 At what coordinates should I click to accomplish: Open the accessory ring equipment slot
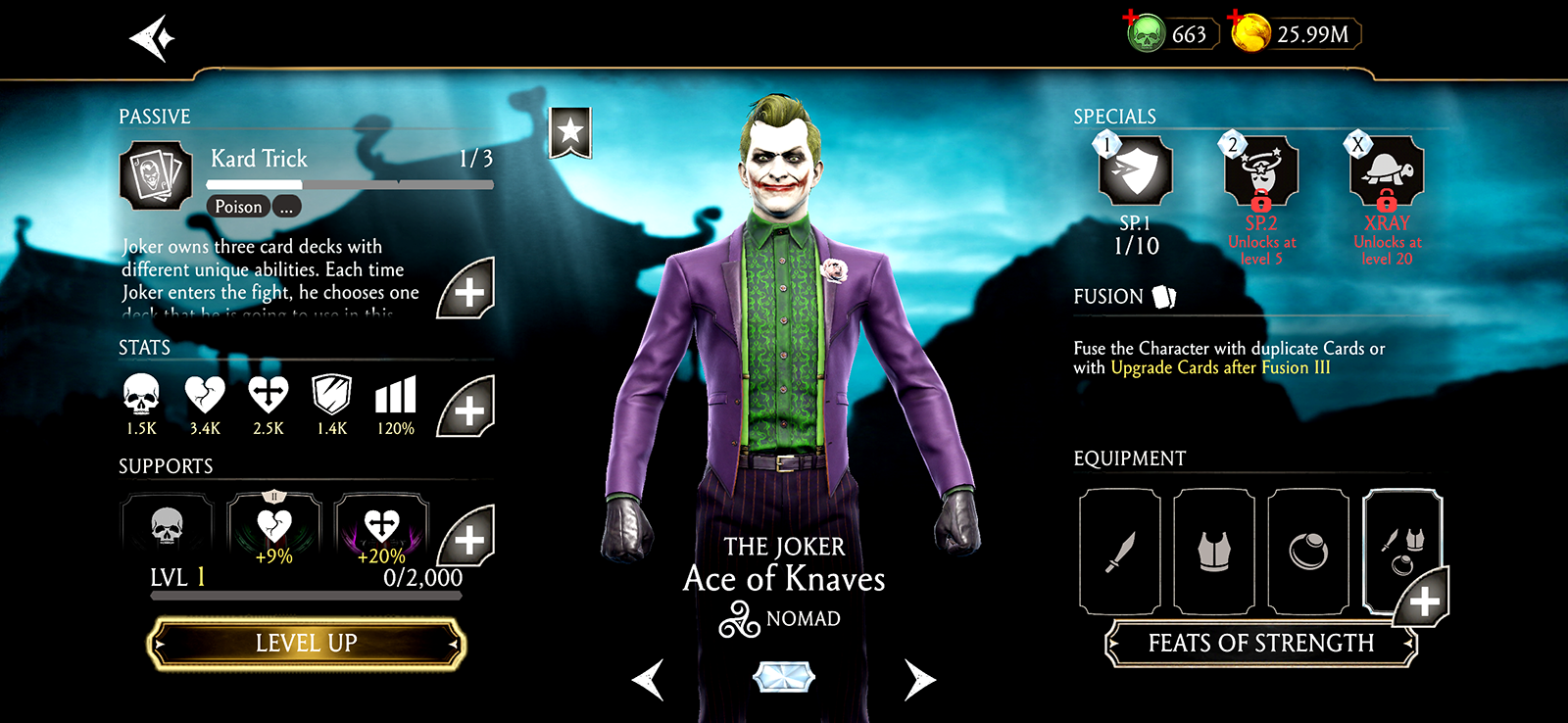coord(1308,552)
